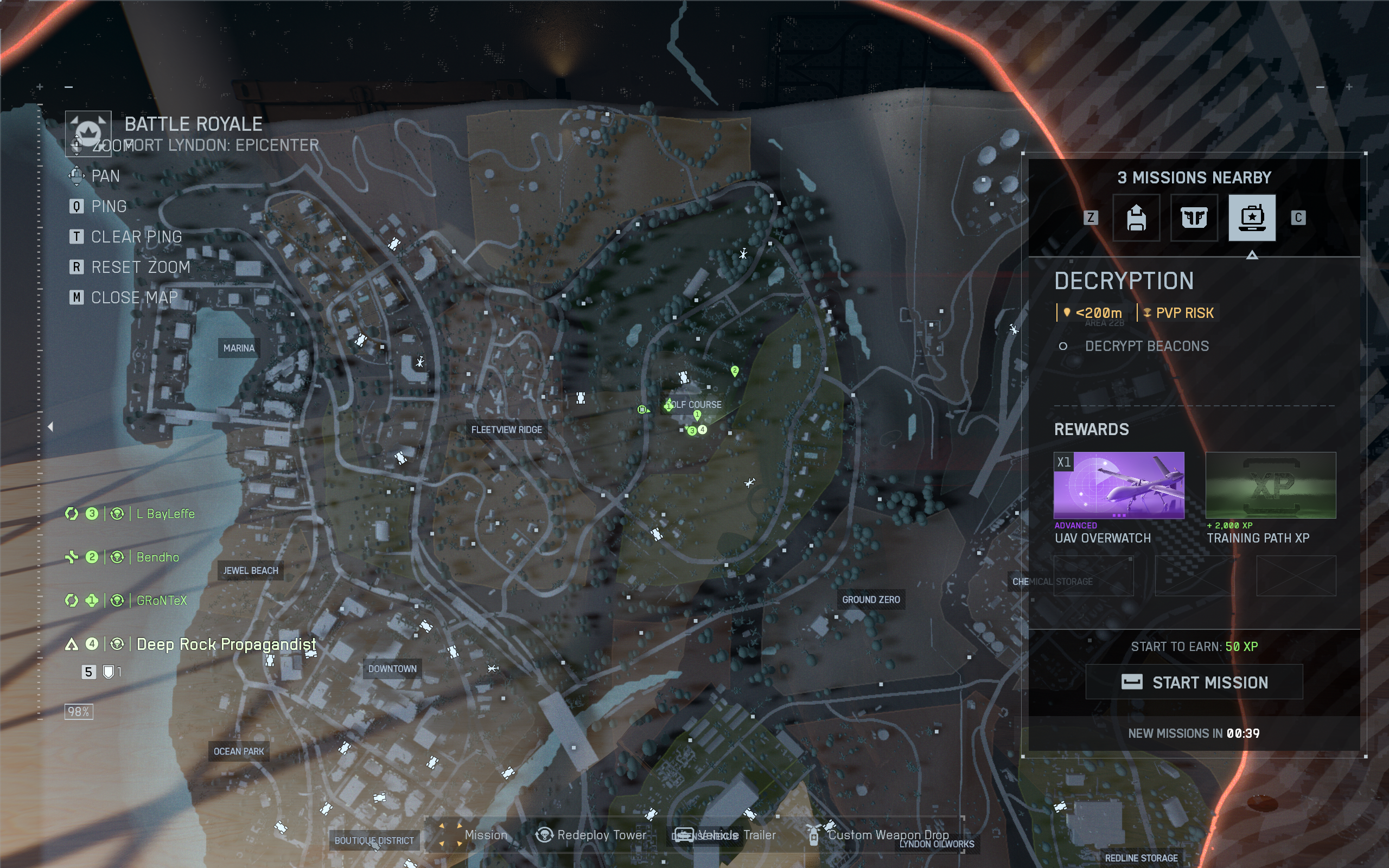Image resolution: width=1389 pixels, height=868 pixels.
Task: Select squadmate L BayLeffe in squad list
Action: click(165, 514)
